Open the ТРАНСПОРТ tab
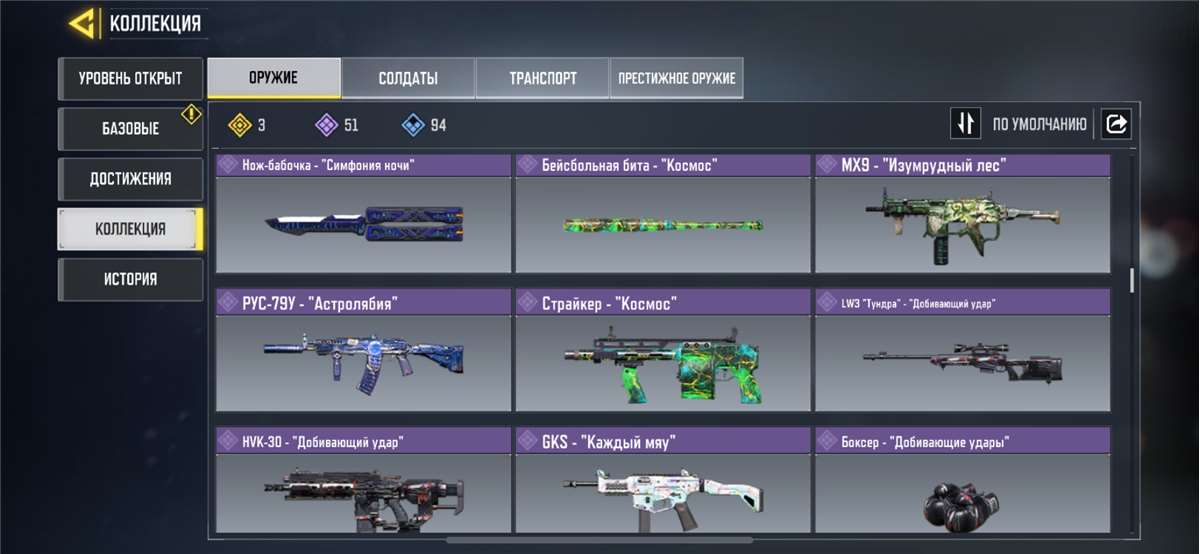Screen dimensions: 1200x554 pos(542,78)
